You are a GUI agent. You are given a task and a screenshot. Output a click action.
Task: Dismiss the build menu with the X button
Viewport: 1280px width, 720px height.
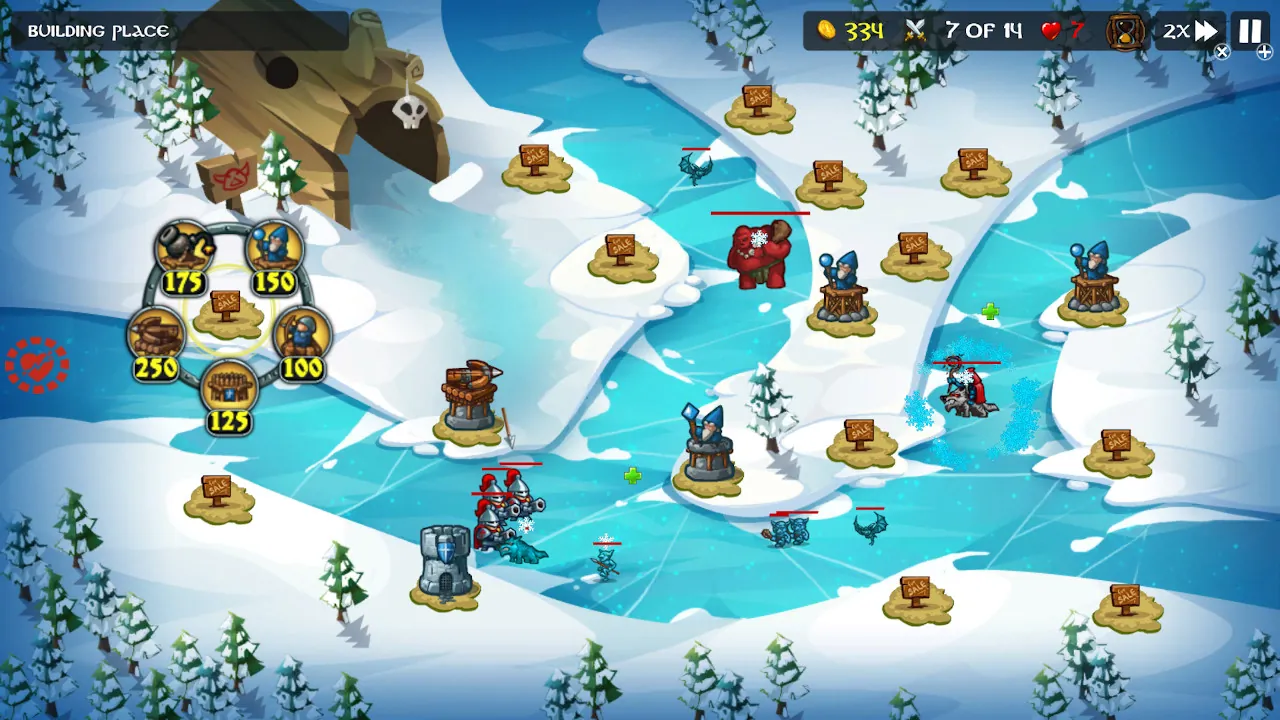1221,52
